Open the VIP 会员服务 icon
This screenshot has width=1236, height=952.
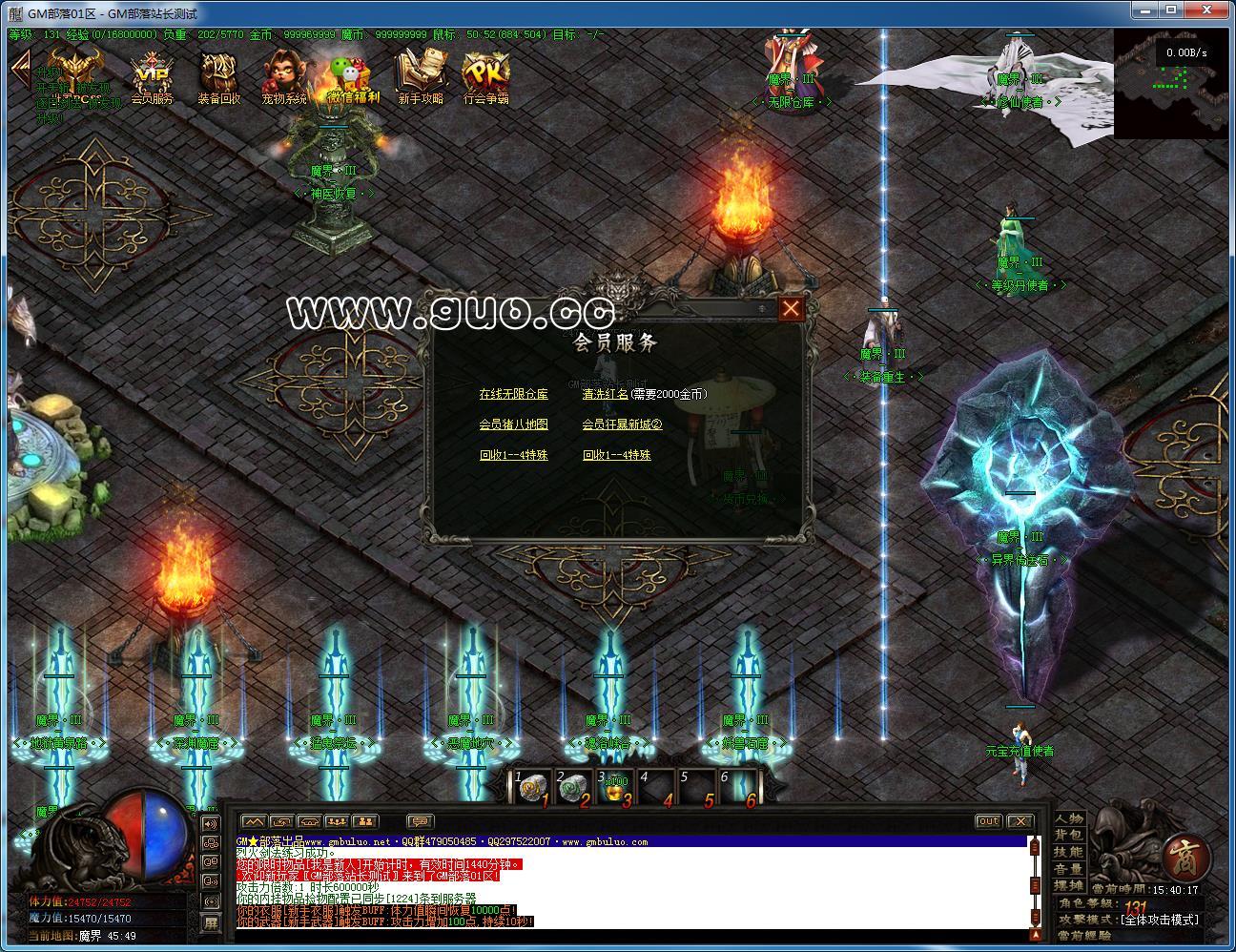[x=152, y=76]
